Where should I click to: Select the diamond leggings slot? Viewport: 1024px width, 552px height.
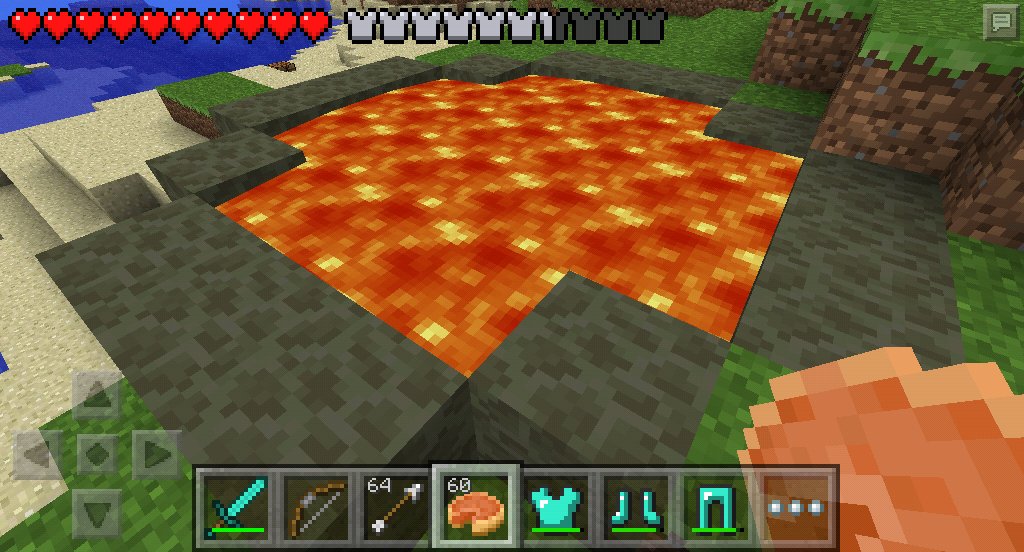coord(716,503)
